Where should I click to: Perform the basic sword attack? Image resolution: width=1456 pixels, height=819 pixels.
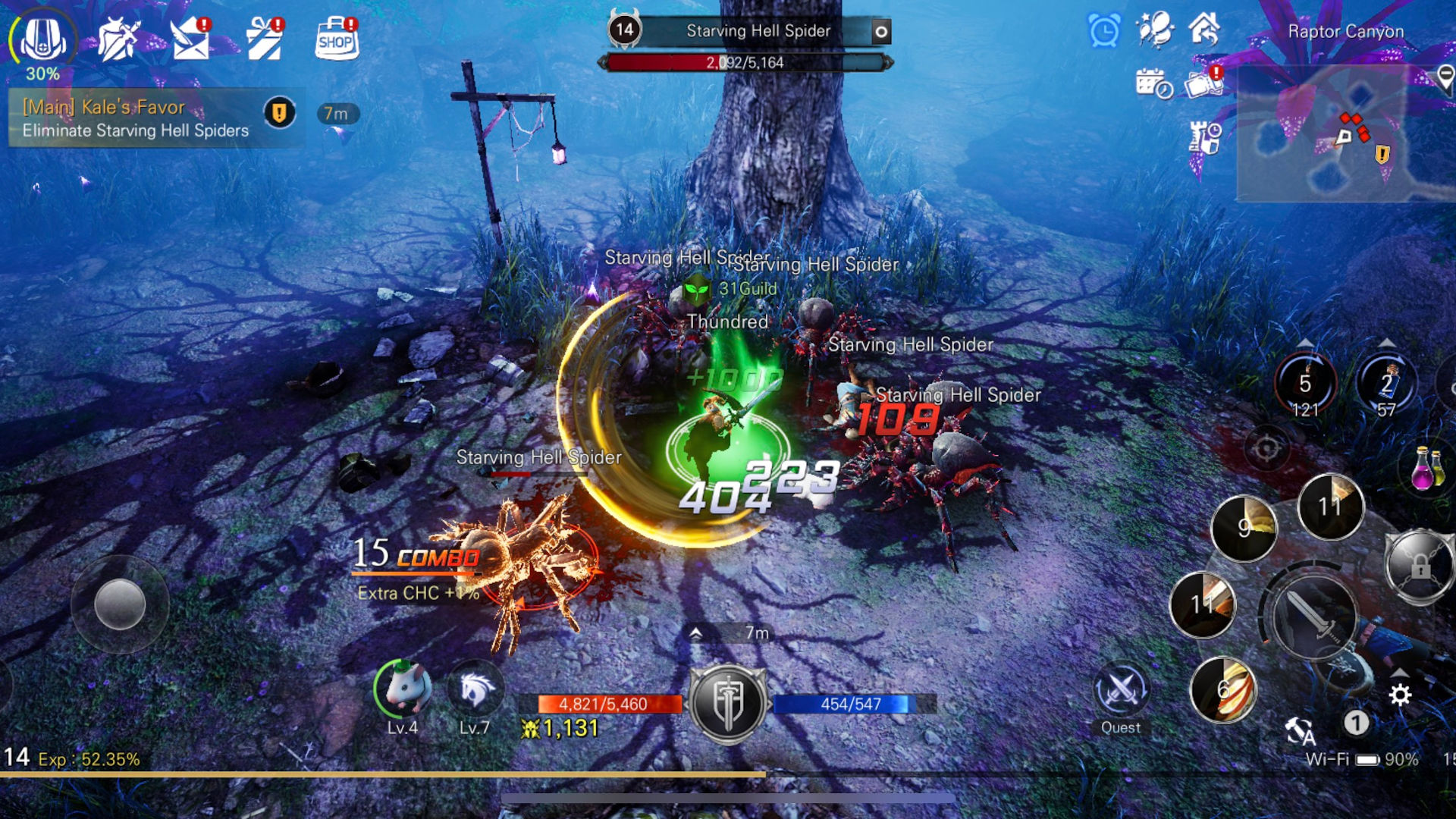1313,616
